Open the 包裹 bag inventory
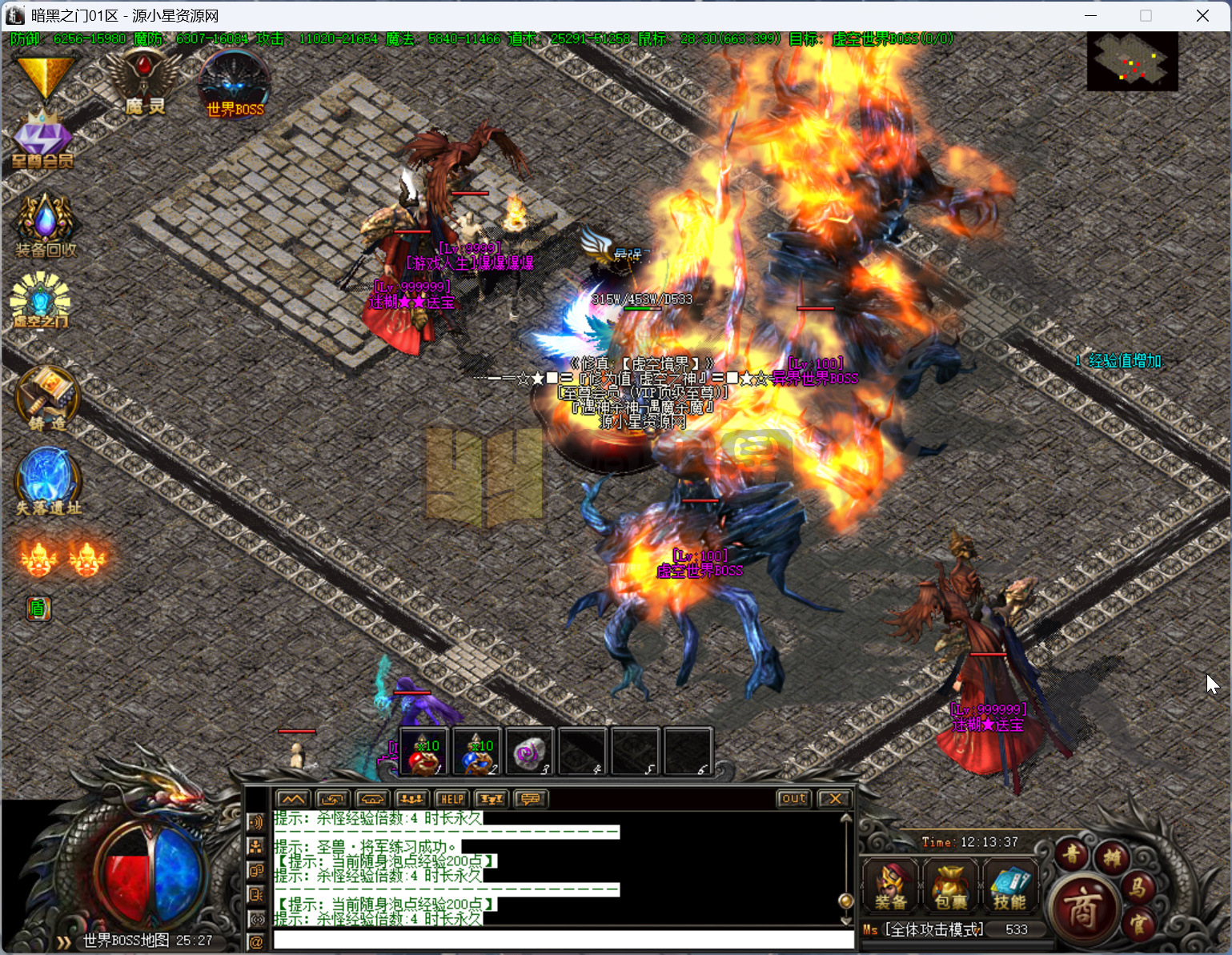 point(950,886)
